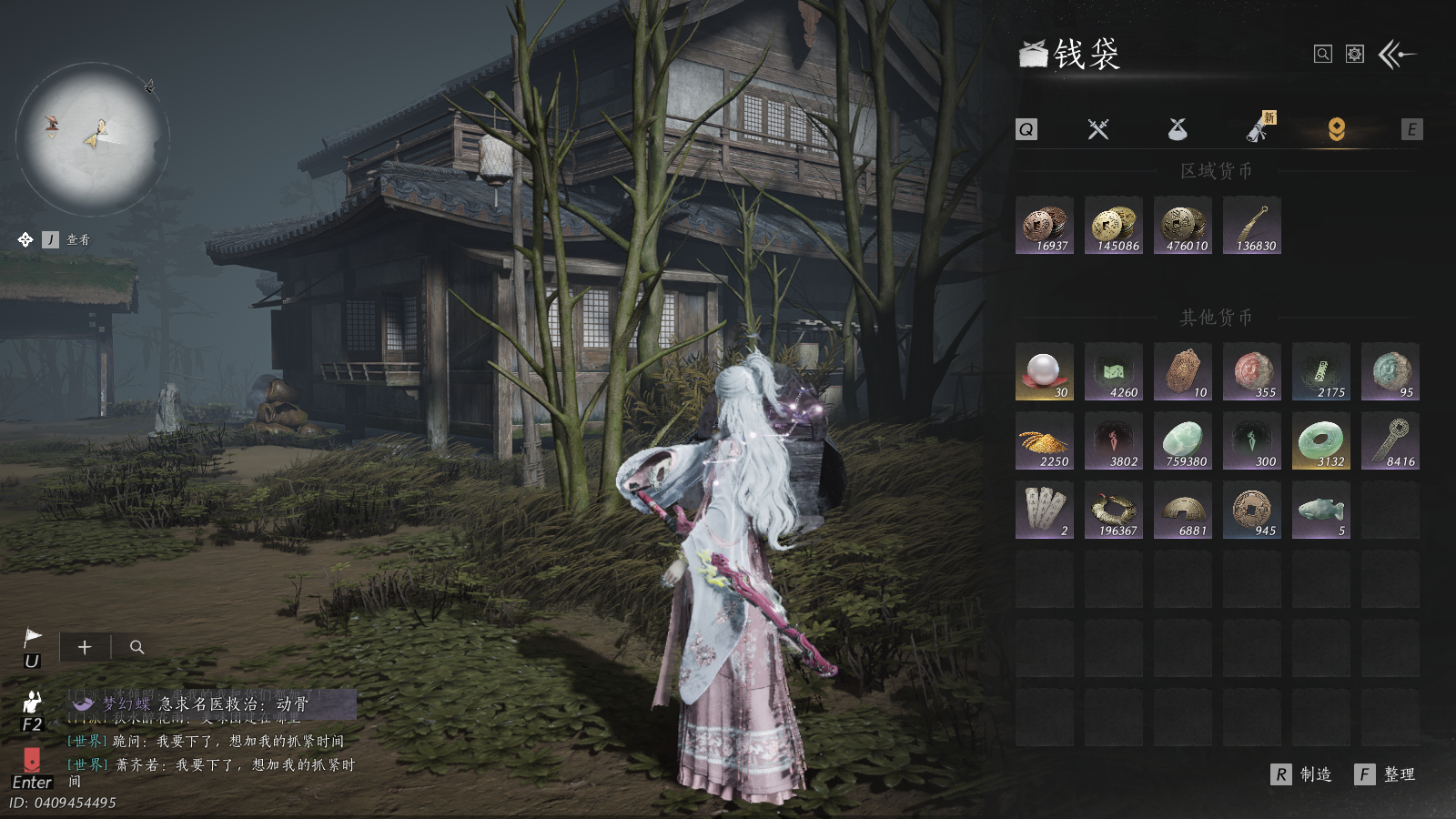The width and height of the screenshot is (1456, 819).
Task: Click the plus button above the chat
Action: (x=85, y=647)
